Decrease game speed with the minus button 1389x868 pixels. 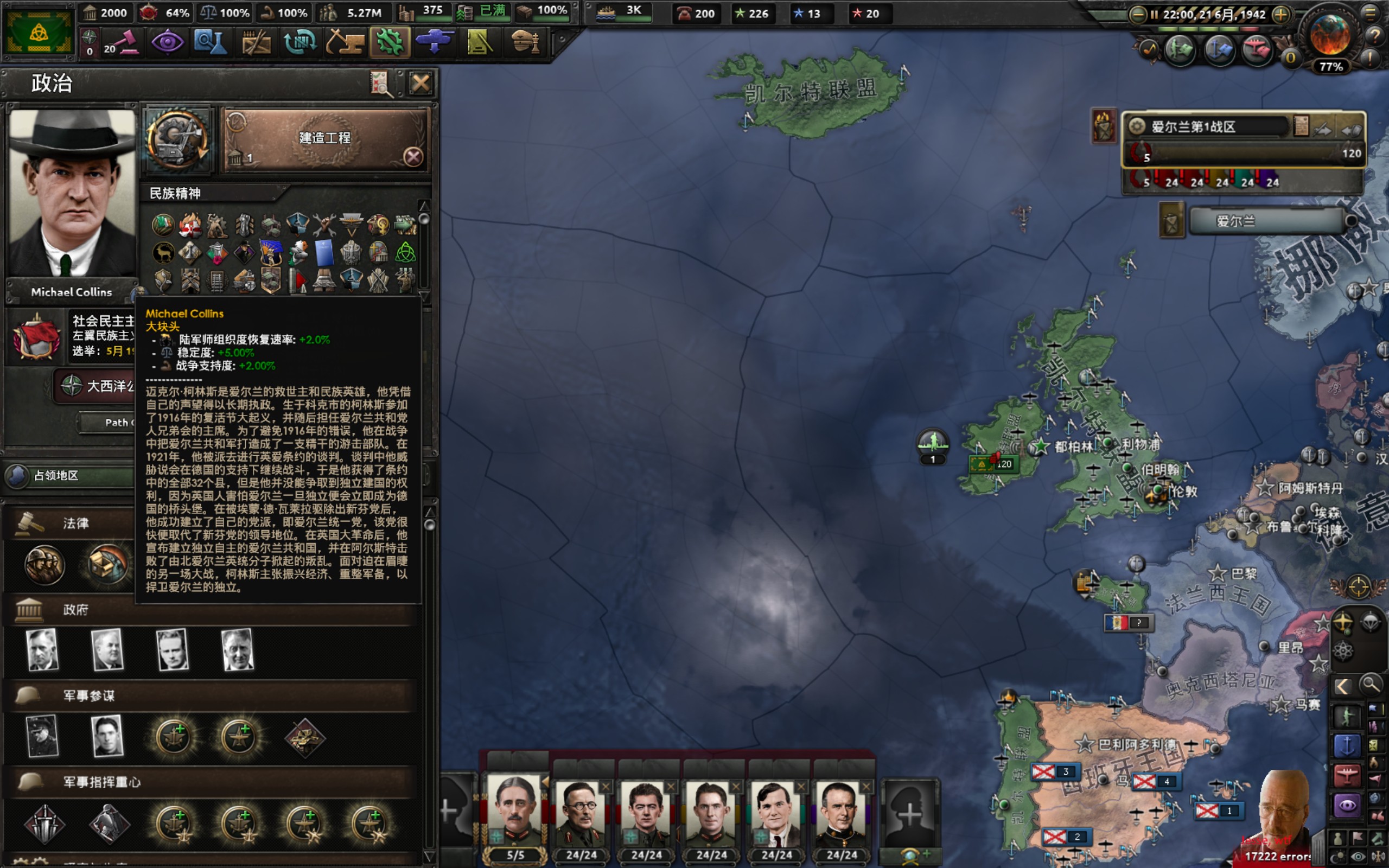click(x=1137, y=14)
